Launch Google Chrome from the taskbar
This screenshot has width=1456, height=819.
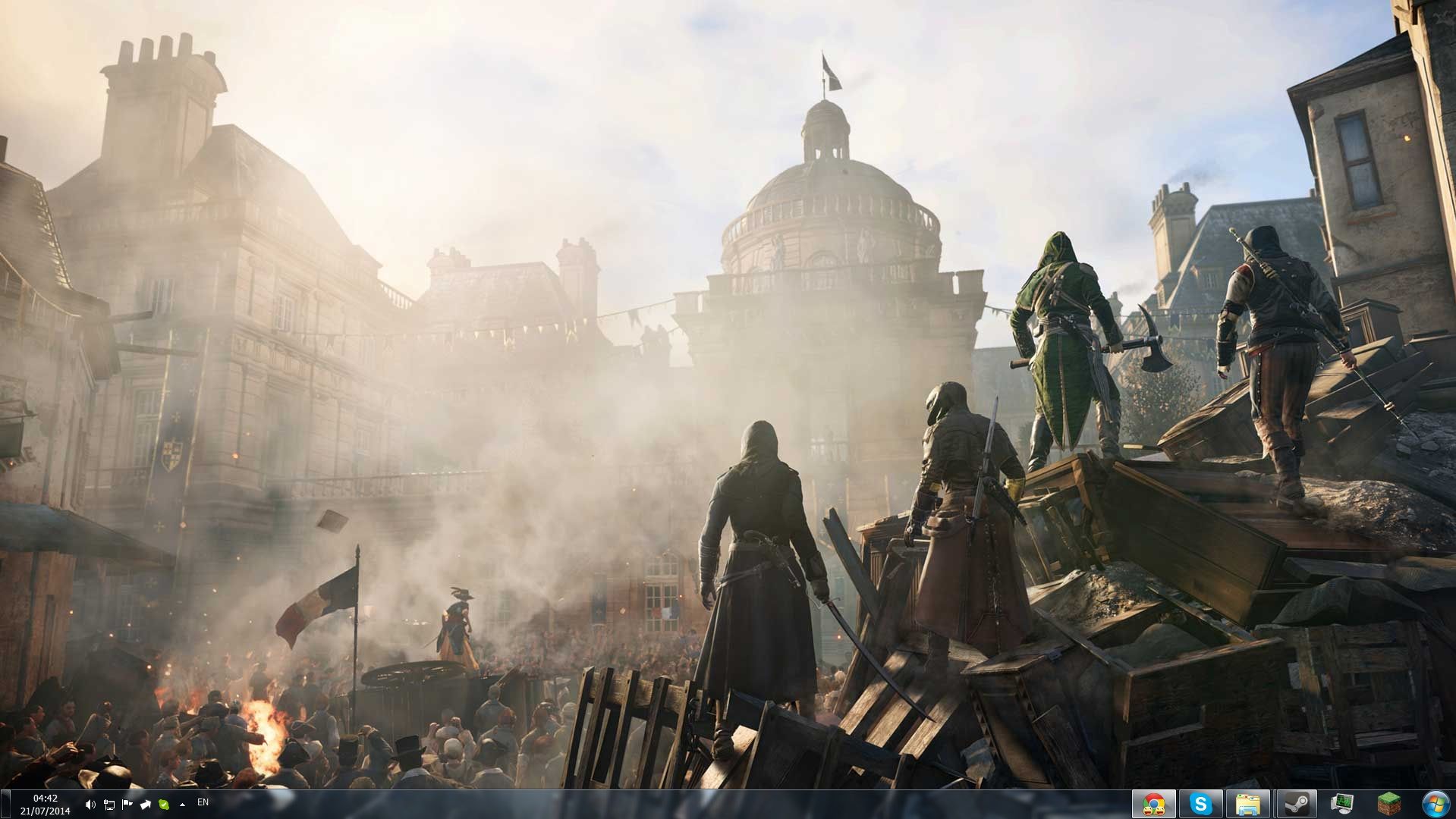click(1154, 804)
